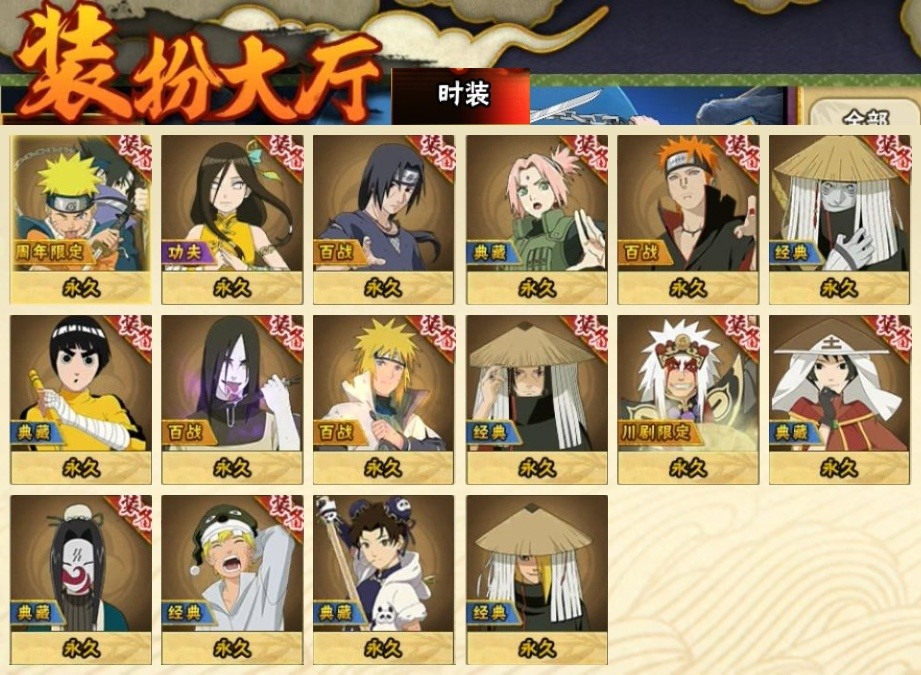
Task: Switch to the 全部 filter tab
Action: point(863,116)
